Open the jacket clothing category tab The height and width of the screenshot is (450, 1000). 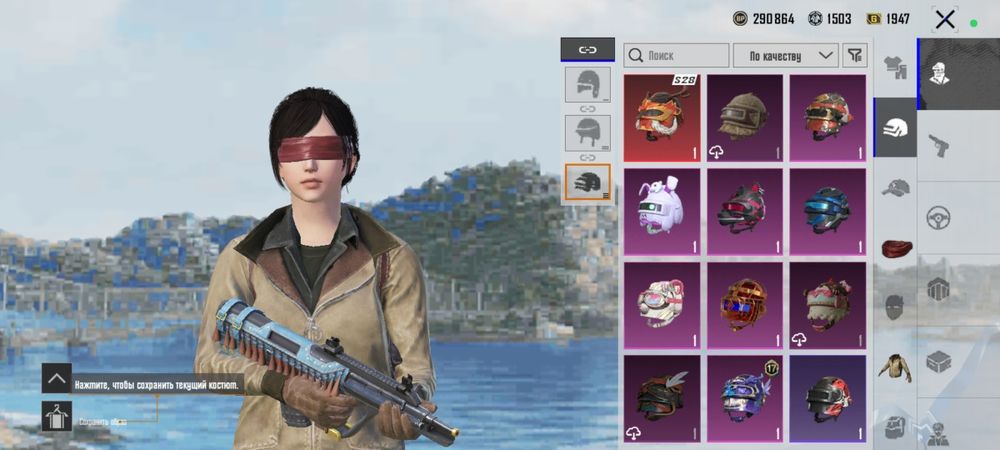[x=895, y=366]
